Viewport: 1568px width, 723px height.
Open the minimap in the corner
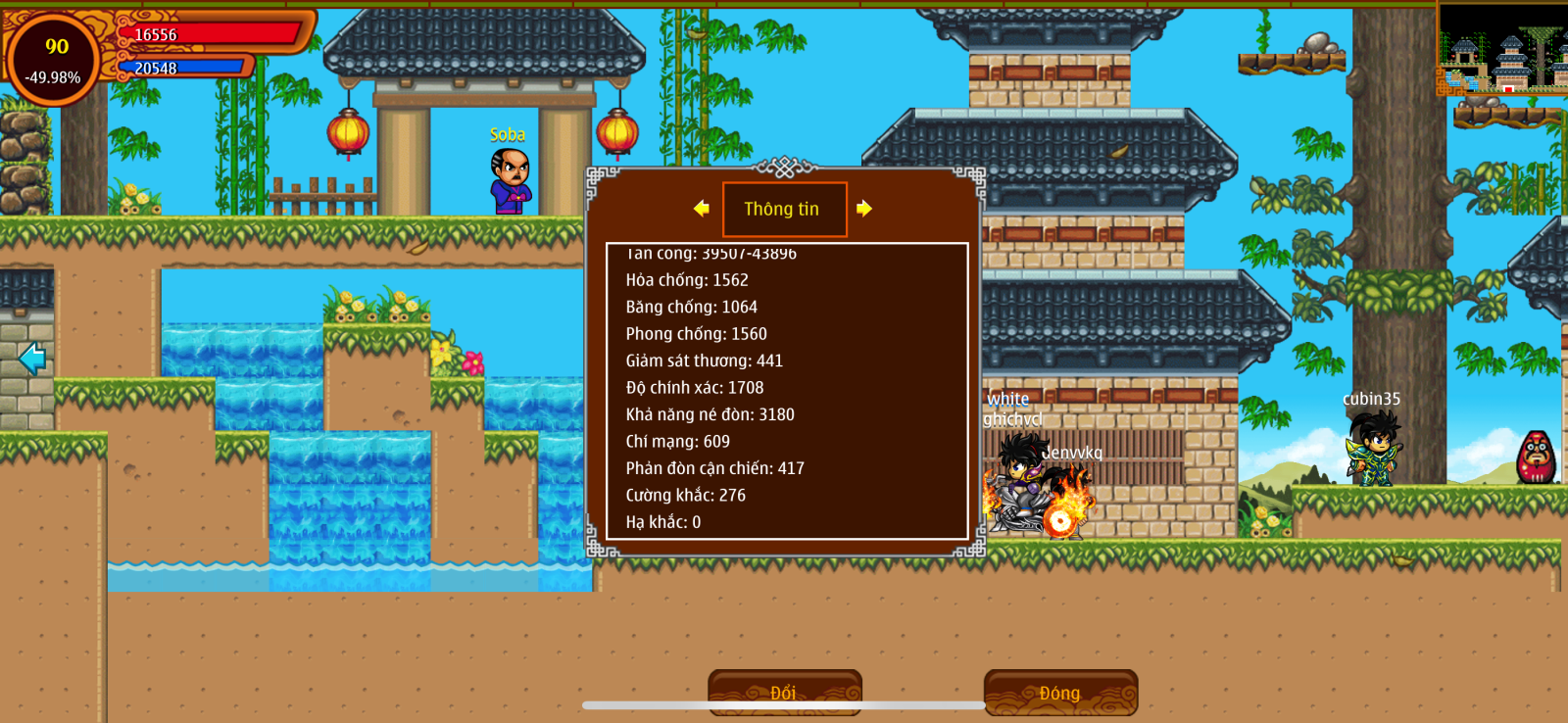click(1501, 48)
